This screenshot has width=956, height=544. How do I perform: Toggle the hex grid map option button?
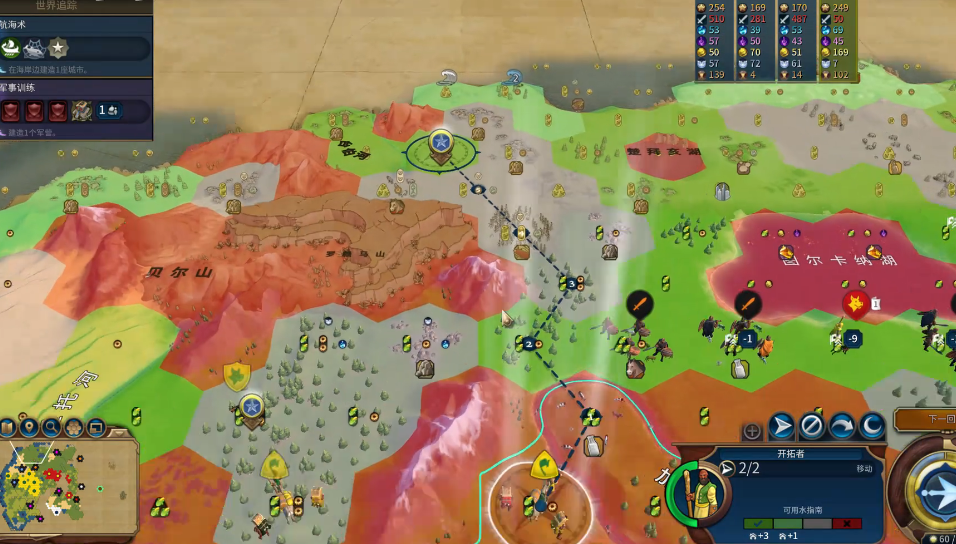tap(74, 427)
